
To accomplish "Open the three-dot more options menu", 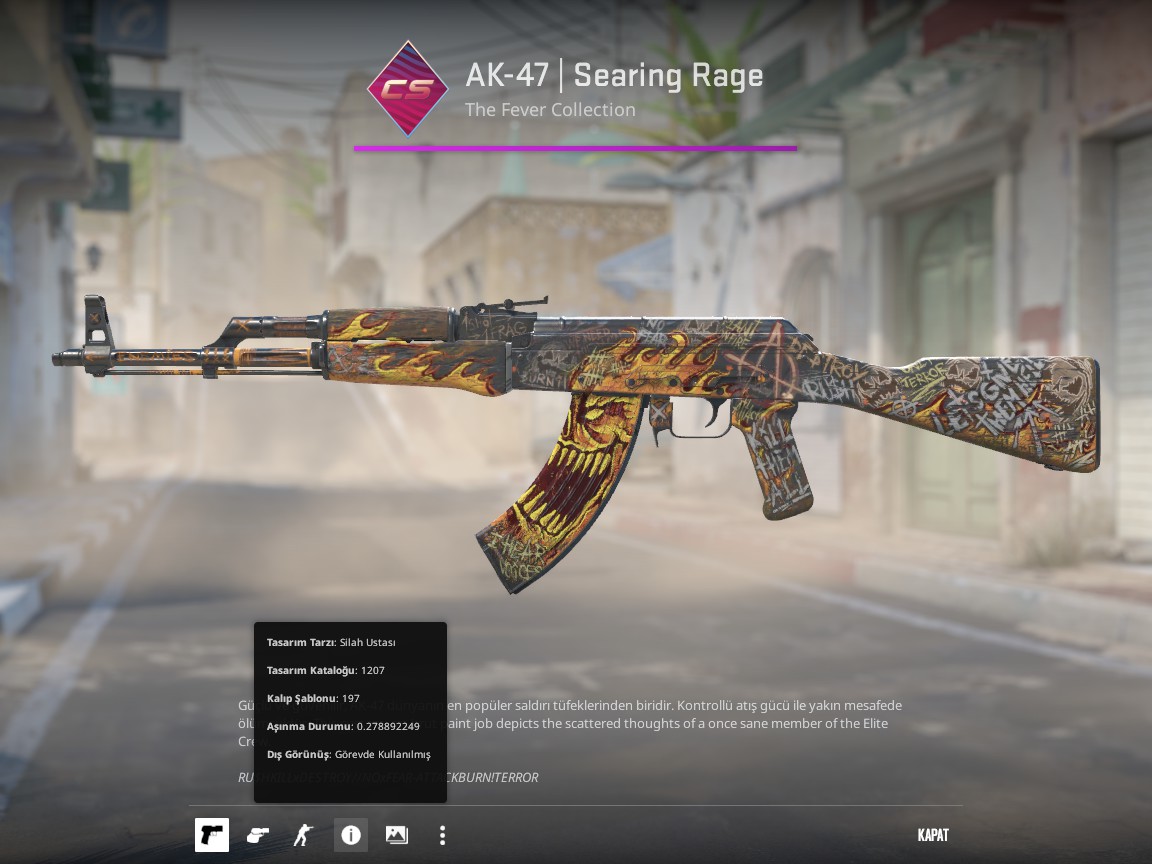I will pos(442,835).
